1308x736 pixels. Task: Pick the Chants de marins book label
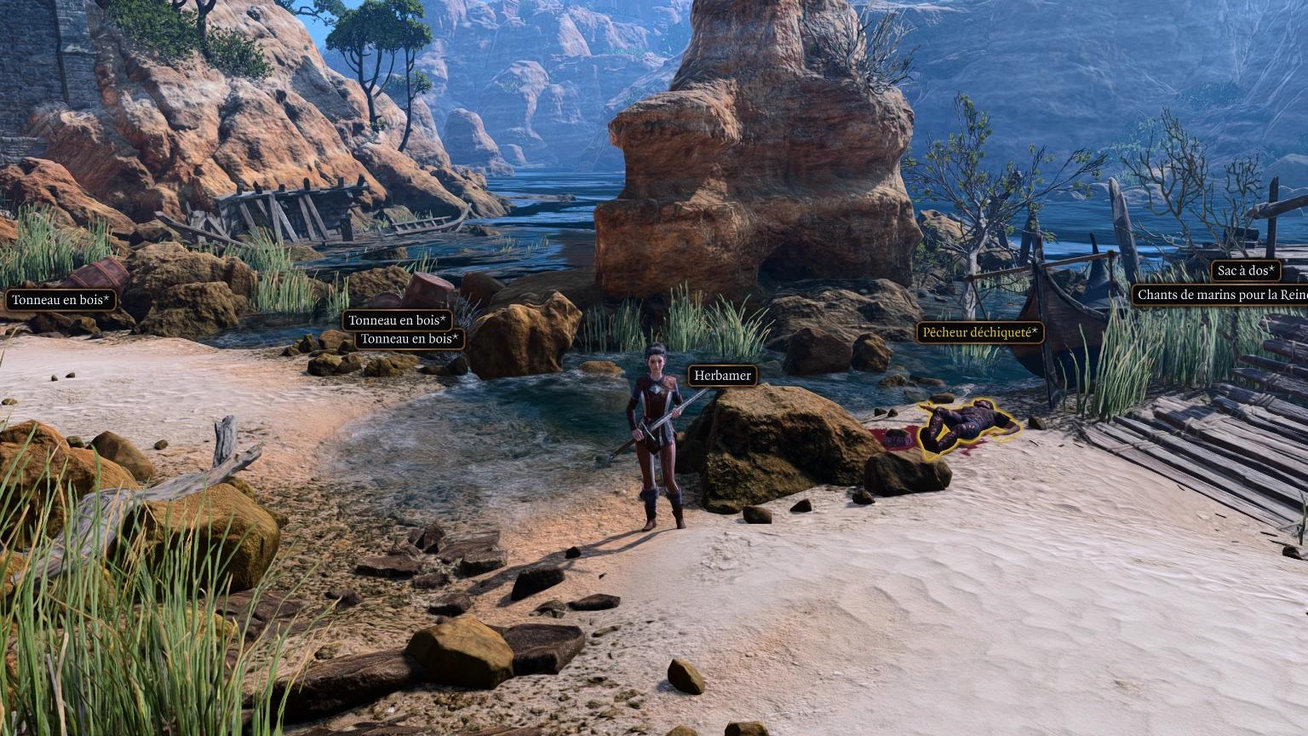point(1219,295)
